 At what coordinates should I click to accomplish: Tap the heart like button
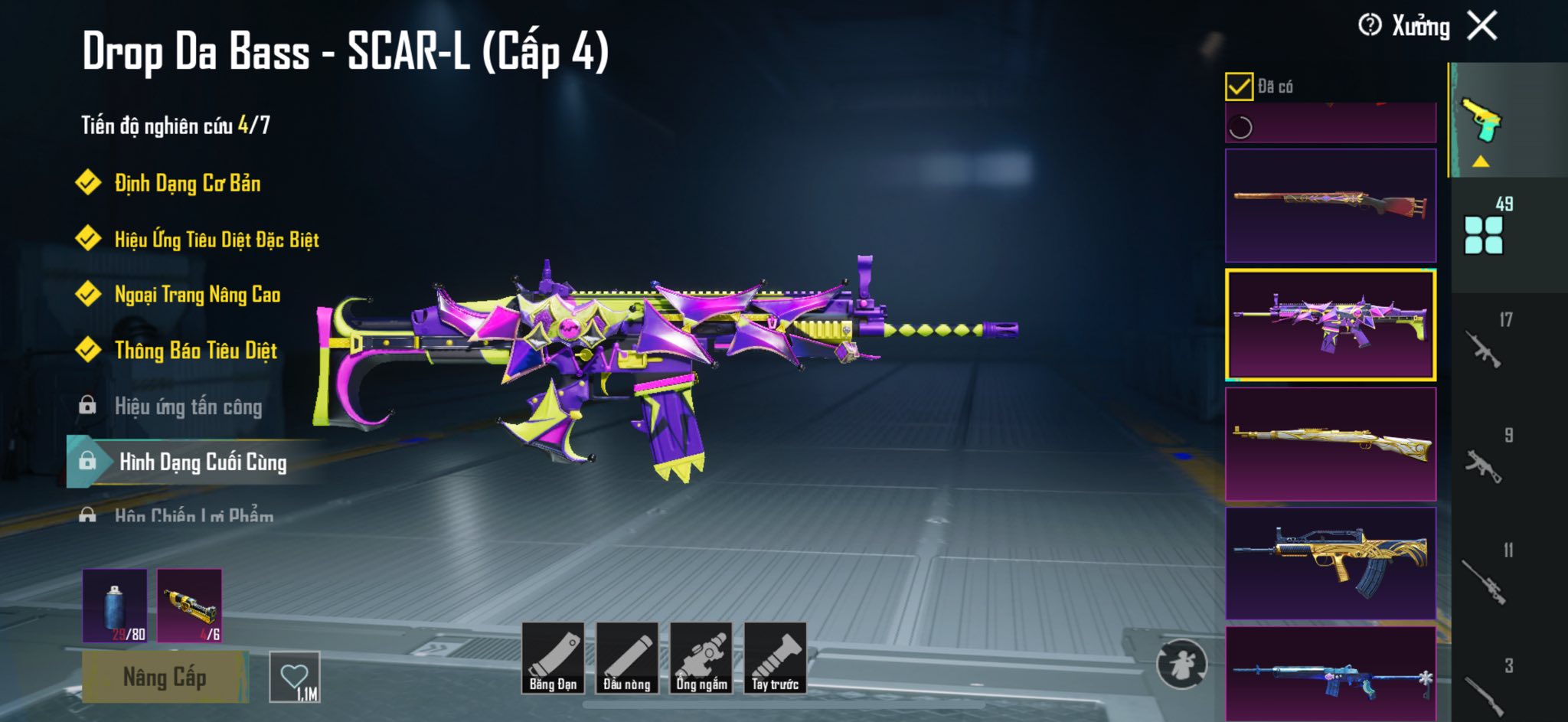(295, 677)
